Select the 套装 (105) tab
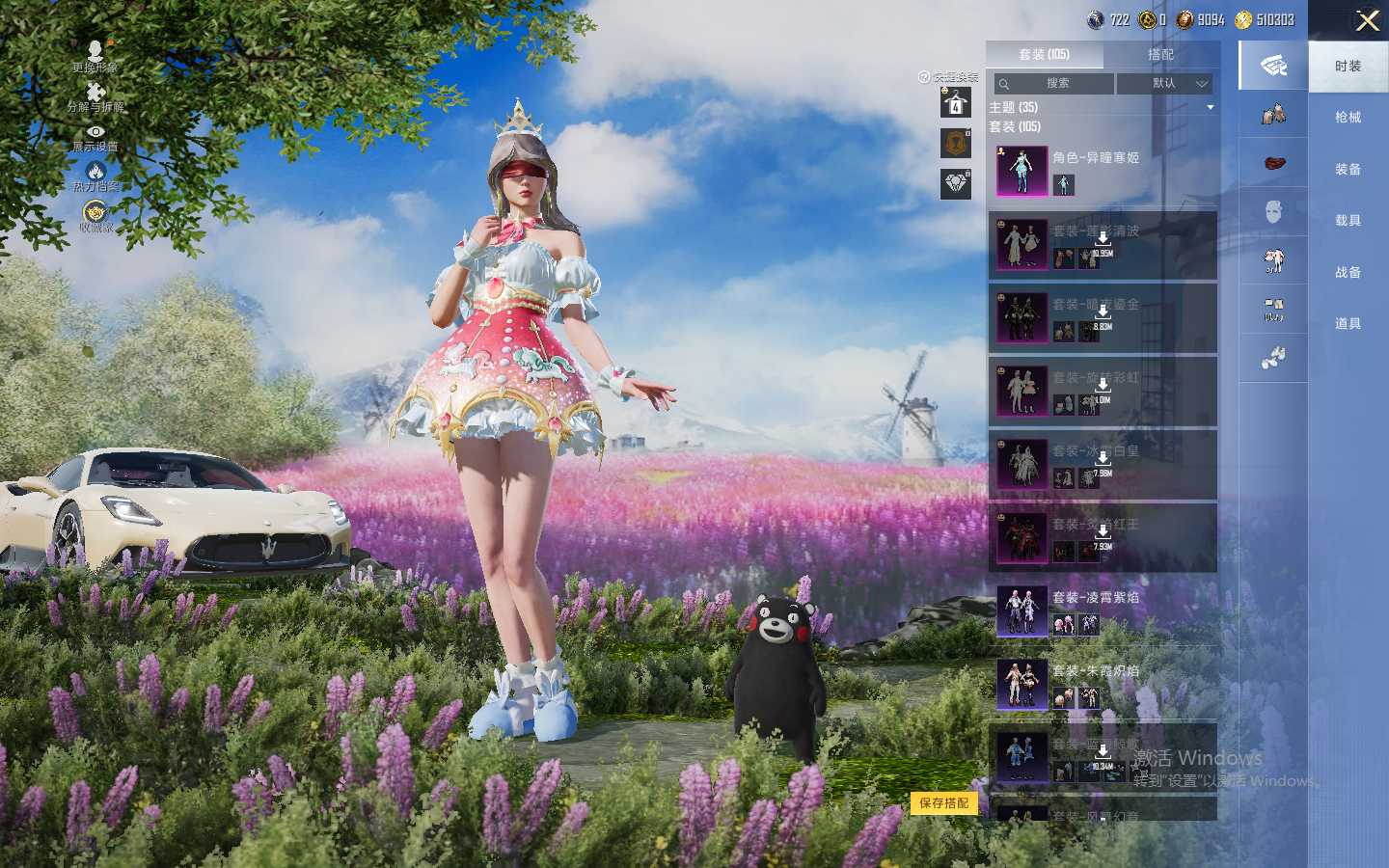The width and height of the screenshot is (1389, 868). tap(1044, 55)
